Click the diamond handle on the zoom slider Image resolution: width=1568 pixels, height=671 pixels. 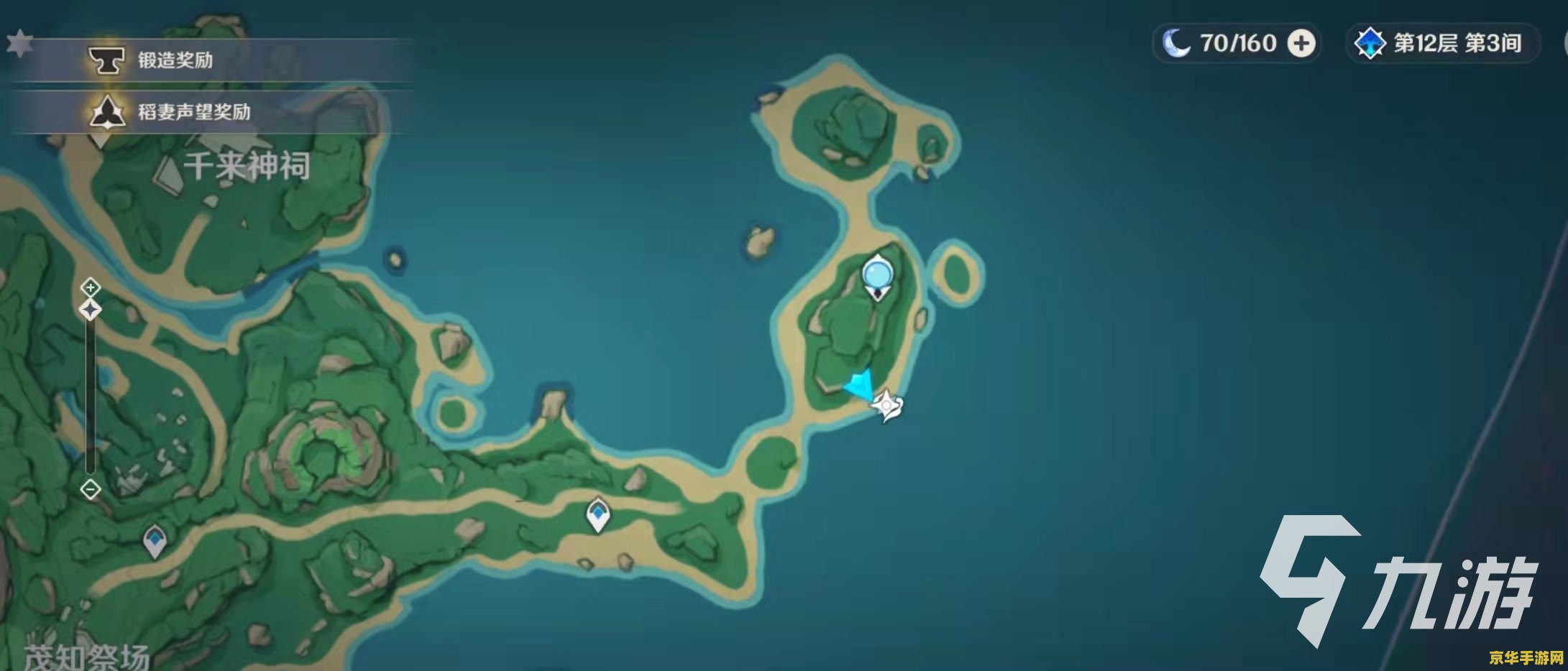click(x=91, y=310)
